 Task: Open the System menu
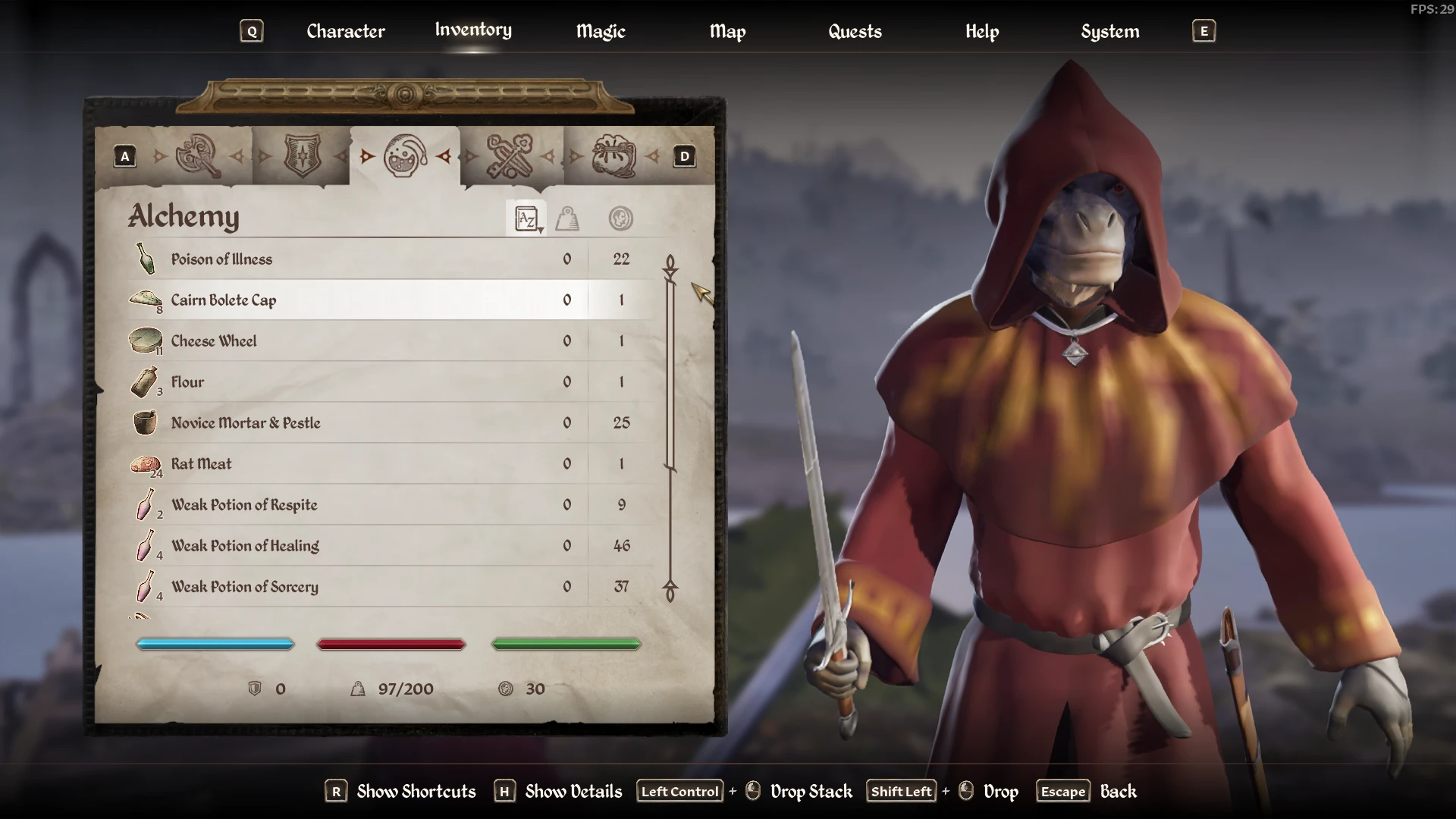coord(1109,31)
